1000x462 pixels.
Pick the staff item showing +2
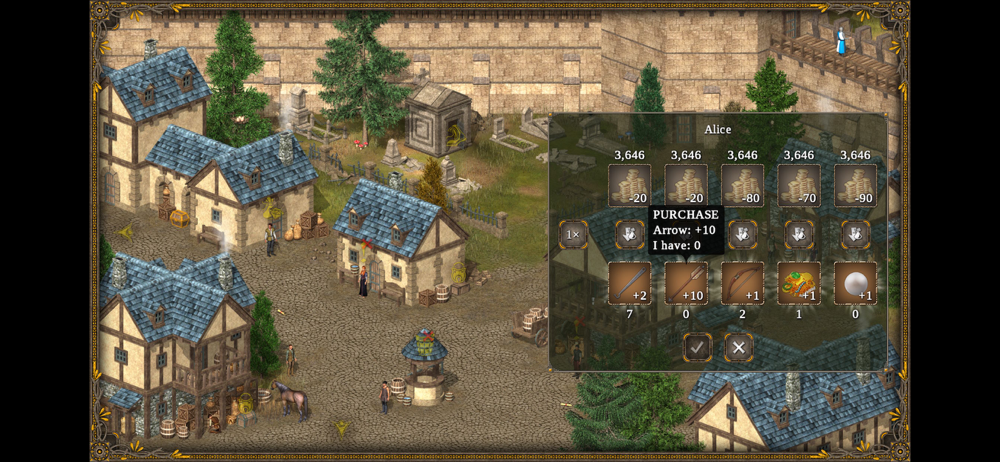click(x=629, y=283)
